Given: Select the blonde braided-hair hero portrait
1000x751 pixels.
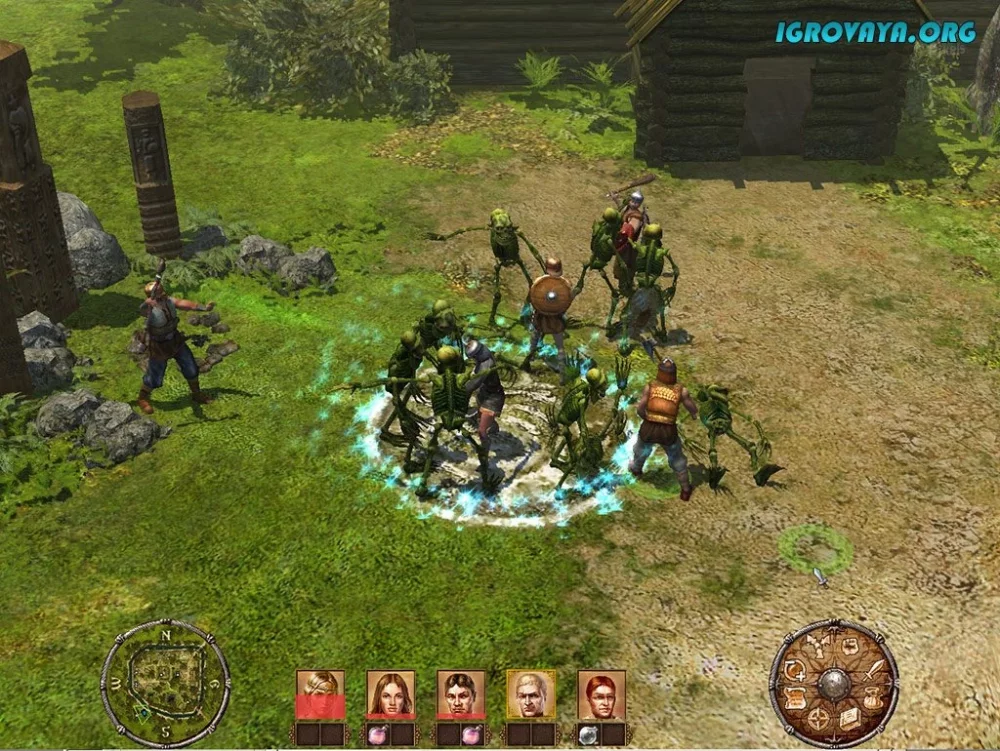Looking at the screenshot, I should click(x=320, y=693).
